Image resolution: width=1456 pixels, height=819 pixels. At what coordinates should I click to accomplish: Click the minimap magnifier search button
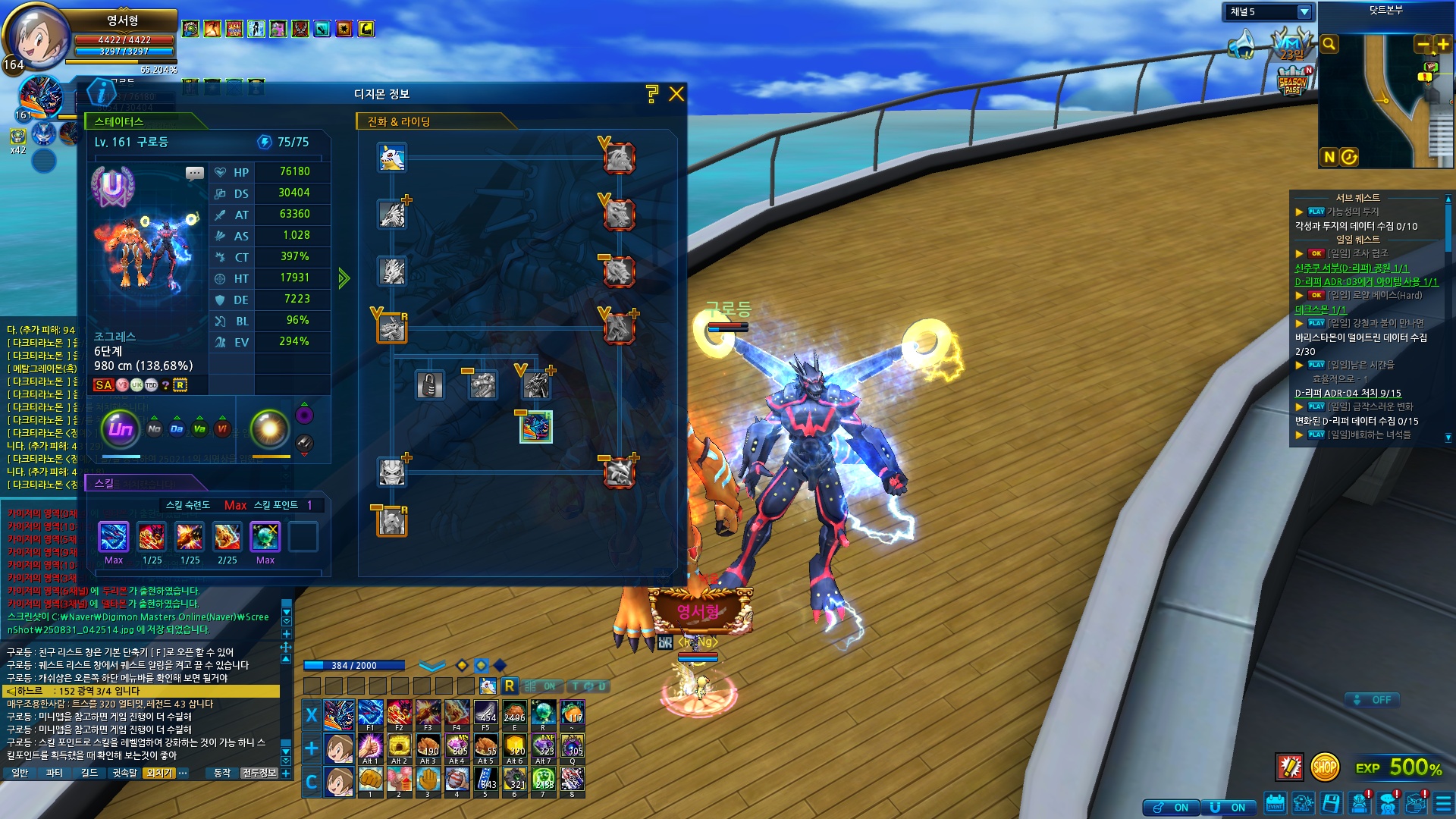pos(1329,45)
